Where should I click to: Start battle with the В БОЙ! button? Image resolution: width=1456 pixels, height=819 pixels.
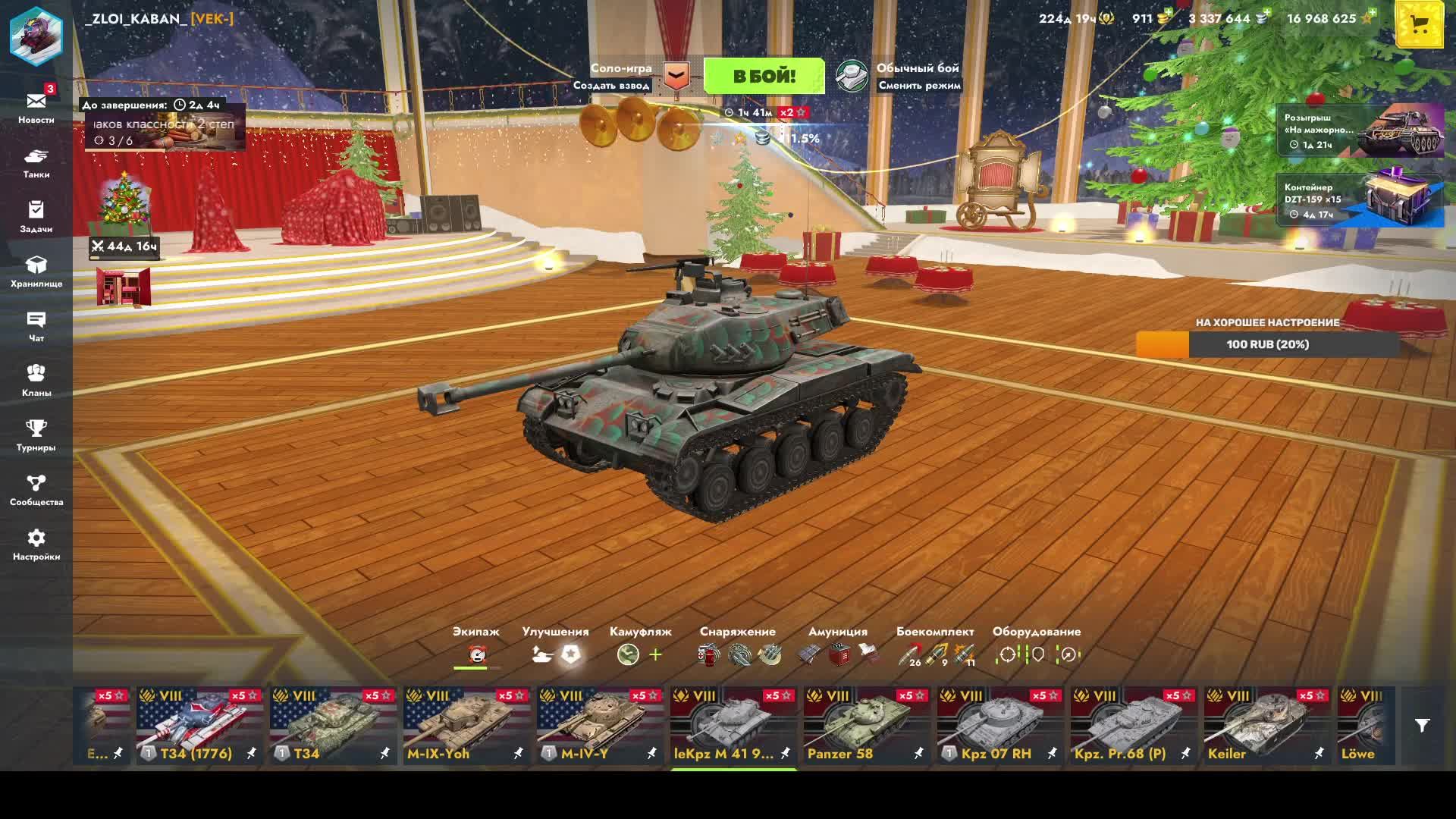coord(764,76)
